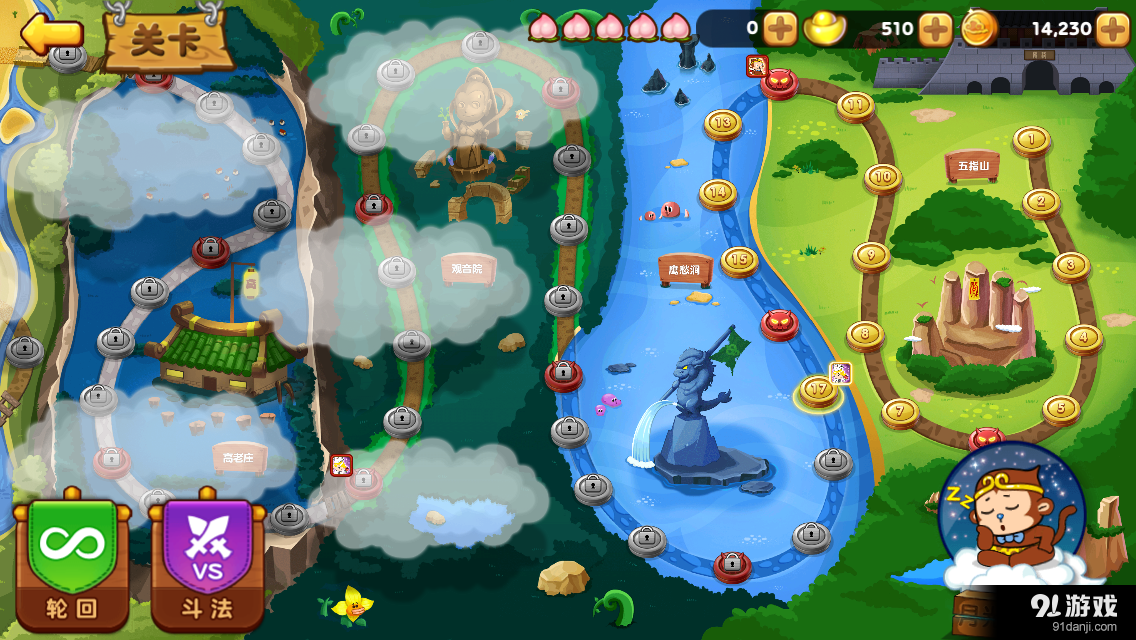Open level 9 node
The image size is (1136, 640).
click(x=871, y=256)
